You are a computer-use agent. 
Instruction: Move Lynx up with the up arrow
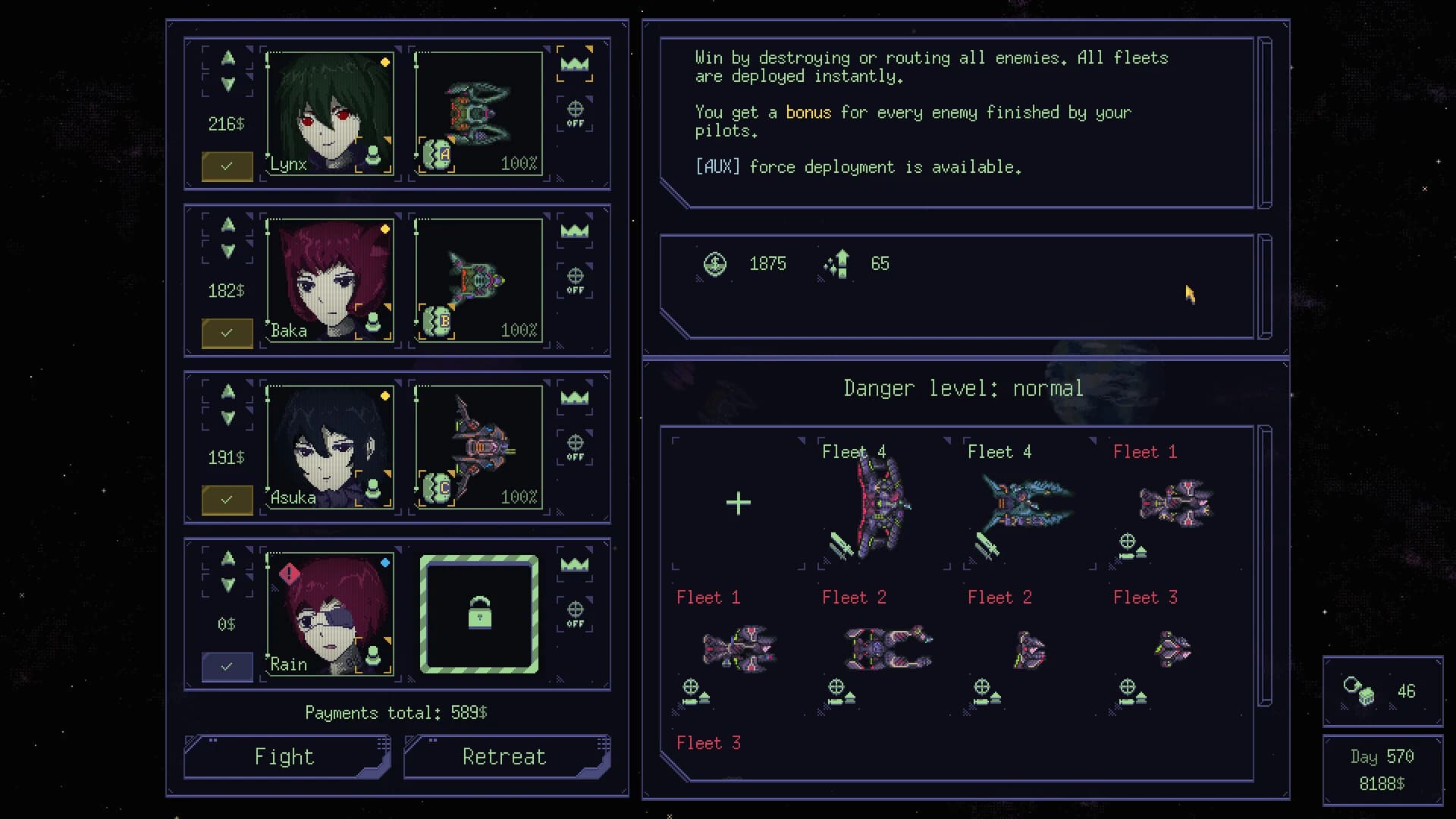[x=227, y=59]
